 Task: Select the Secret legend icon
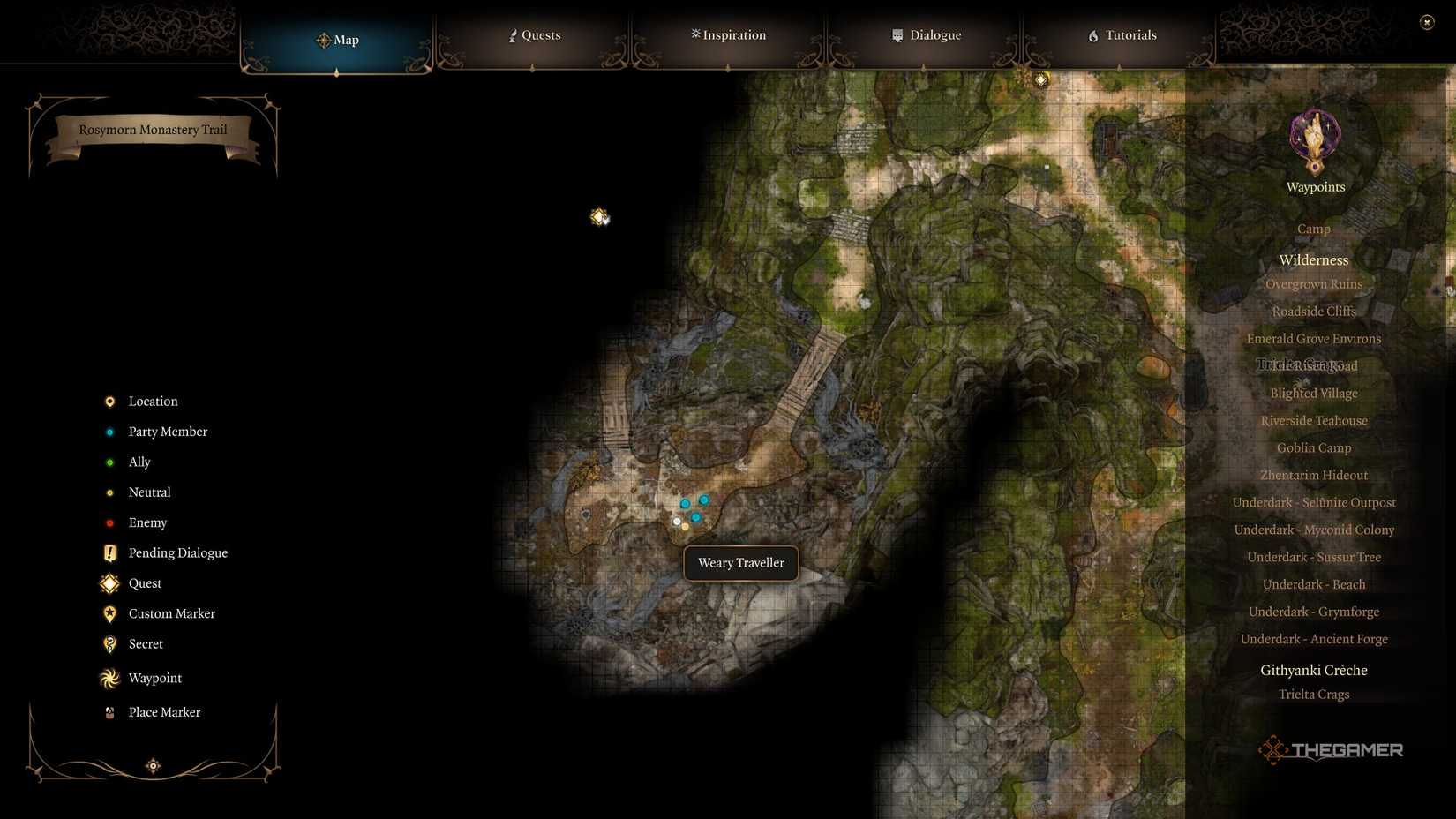point(109,644)
